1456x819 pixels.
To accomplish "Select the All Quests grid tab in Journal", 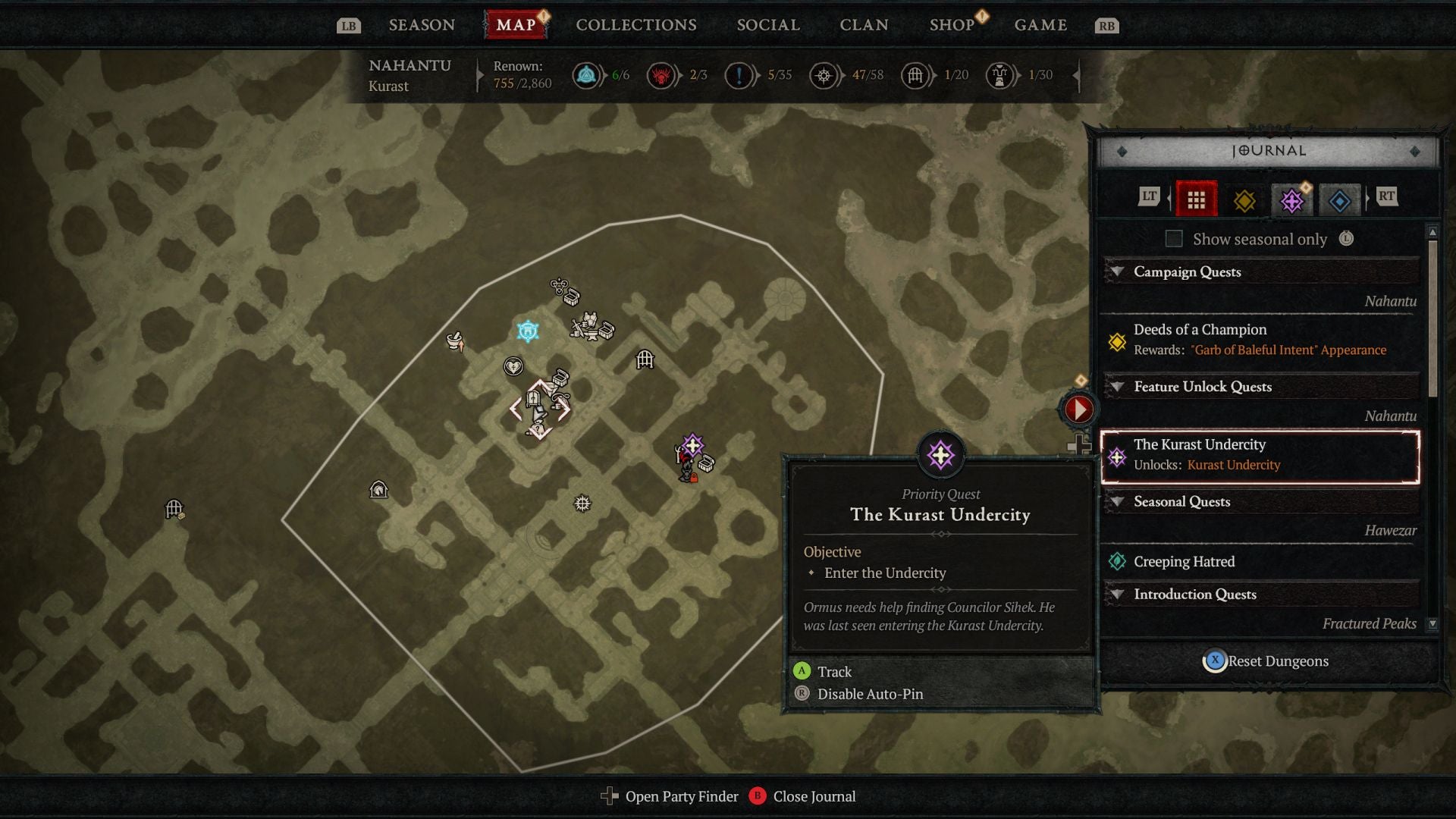I will coord(1197,199).
